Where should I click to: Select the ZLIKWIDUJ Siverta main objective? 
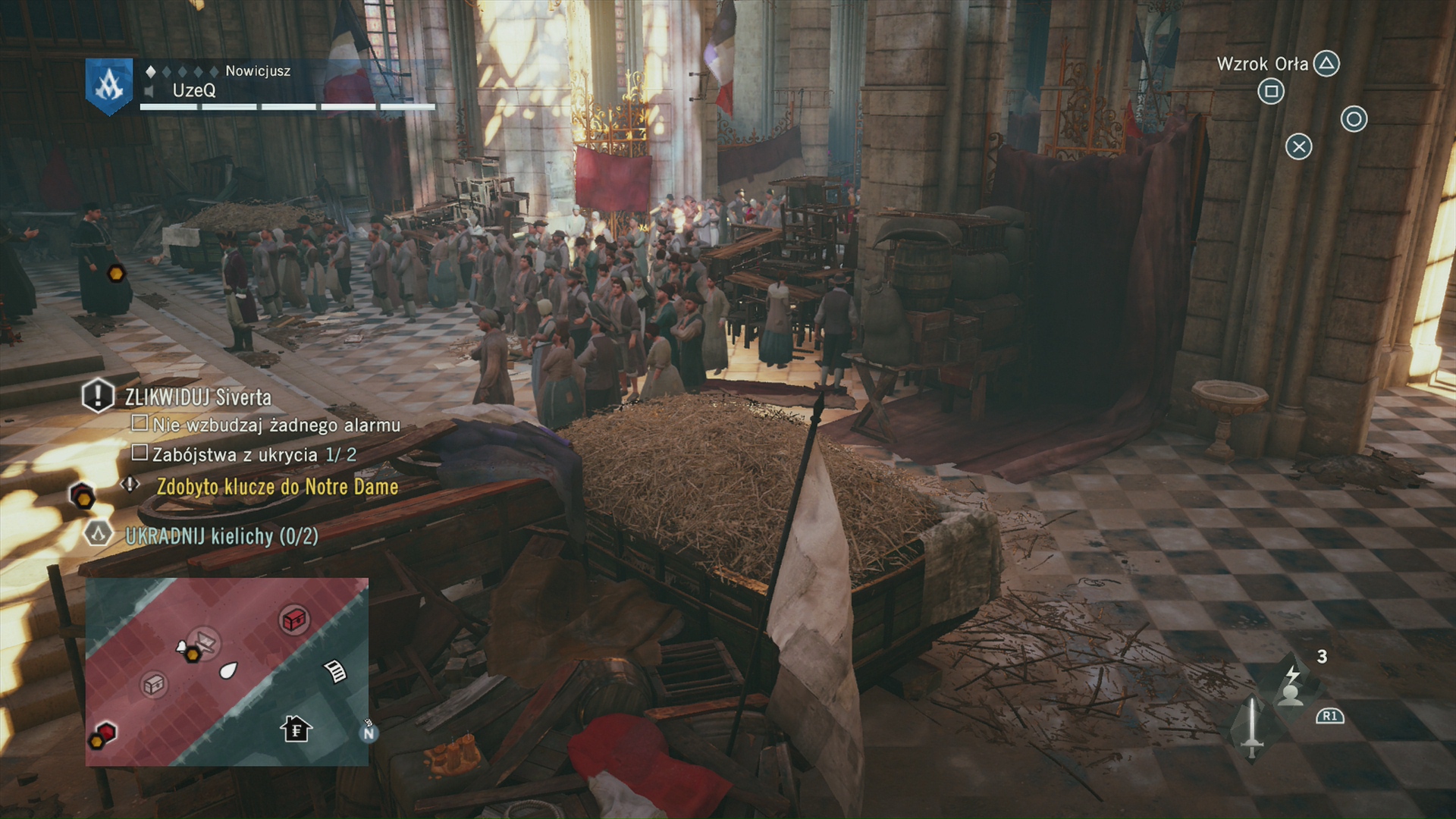(197, 397)
